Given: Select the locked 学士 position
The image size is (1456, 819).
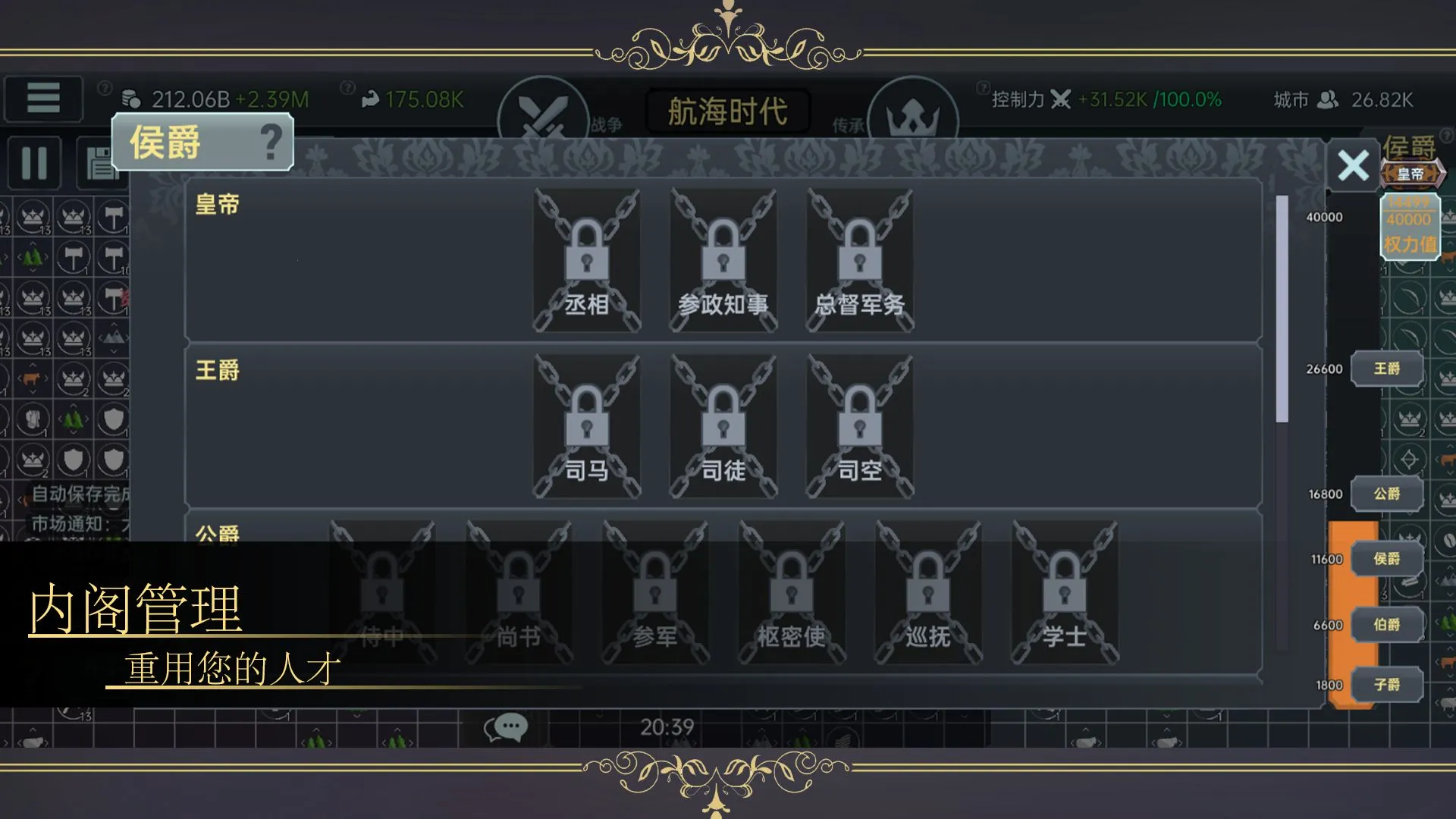Looking at the screenshot, I should [1064, 593].
